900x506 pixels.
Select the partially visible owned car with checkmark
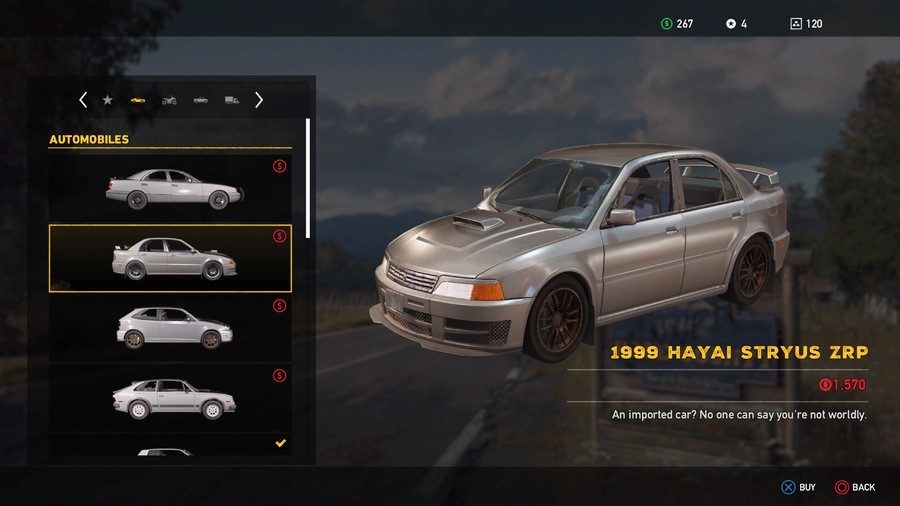(x=170, y=448)
